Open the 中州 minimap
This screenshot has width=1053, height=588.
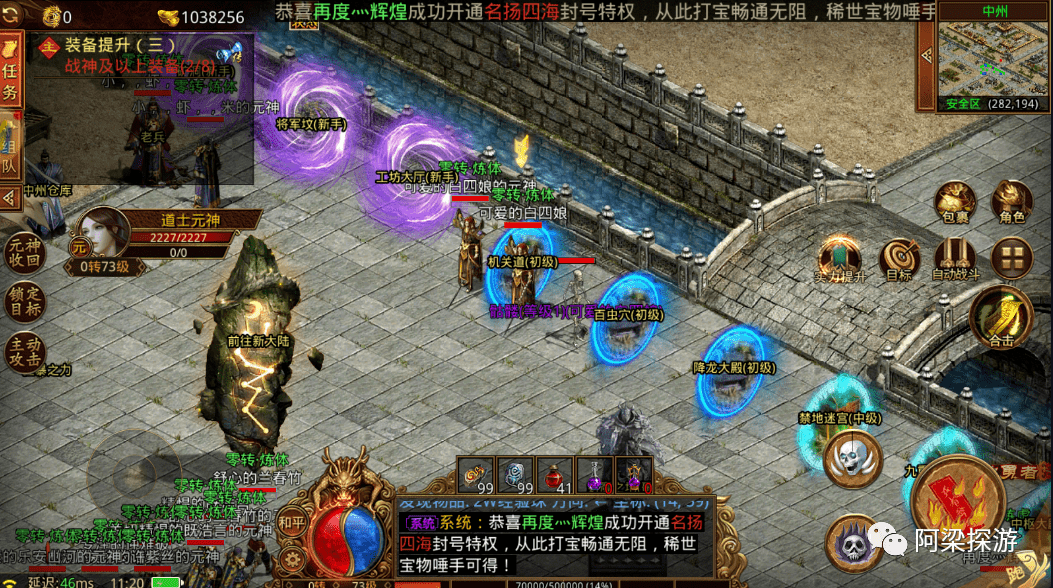pyautogui.click(x=994, y=58)
